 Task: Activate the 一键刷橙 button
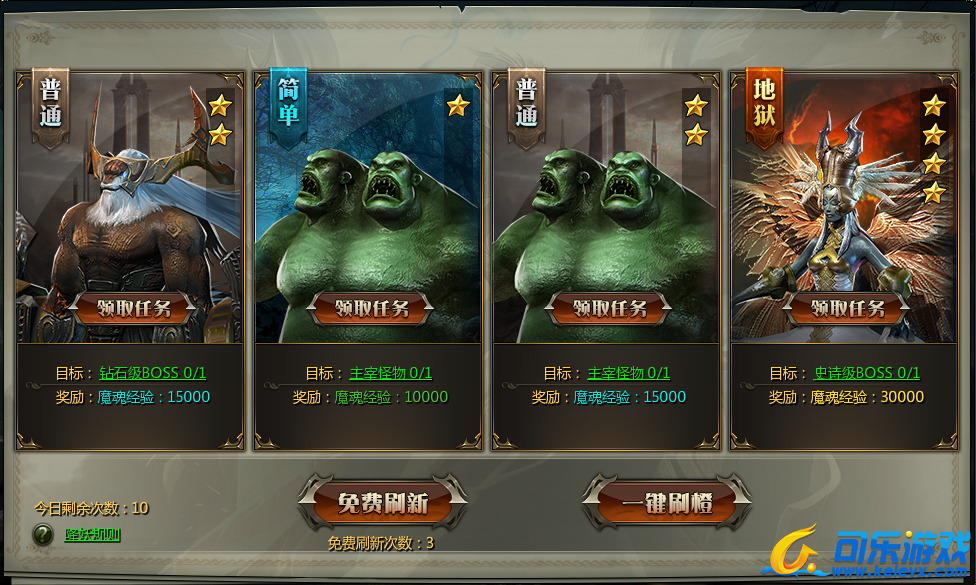coord(667,503)
